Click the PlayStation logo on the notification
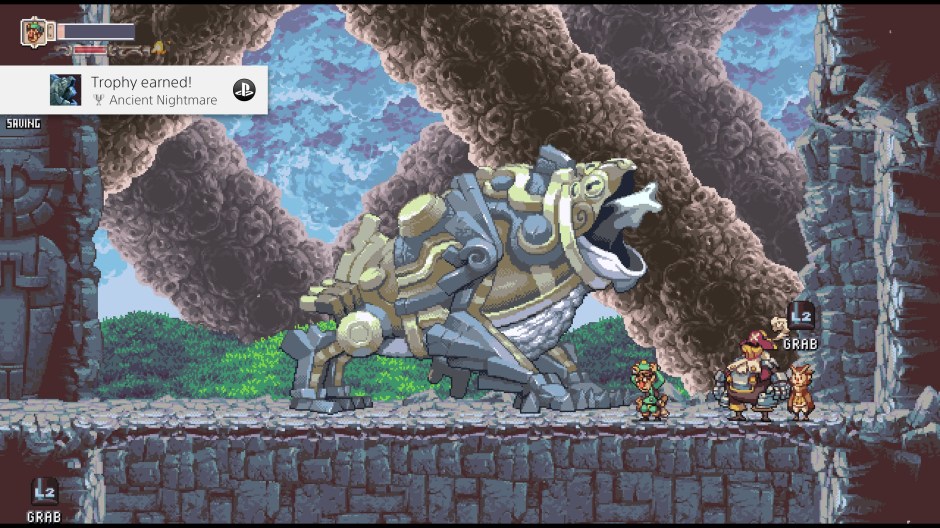940x528 pixels. 244,90
